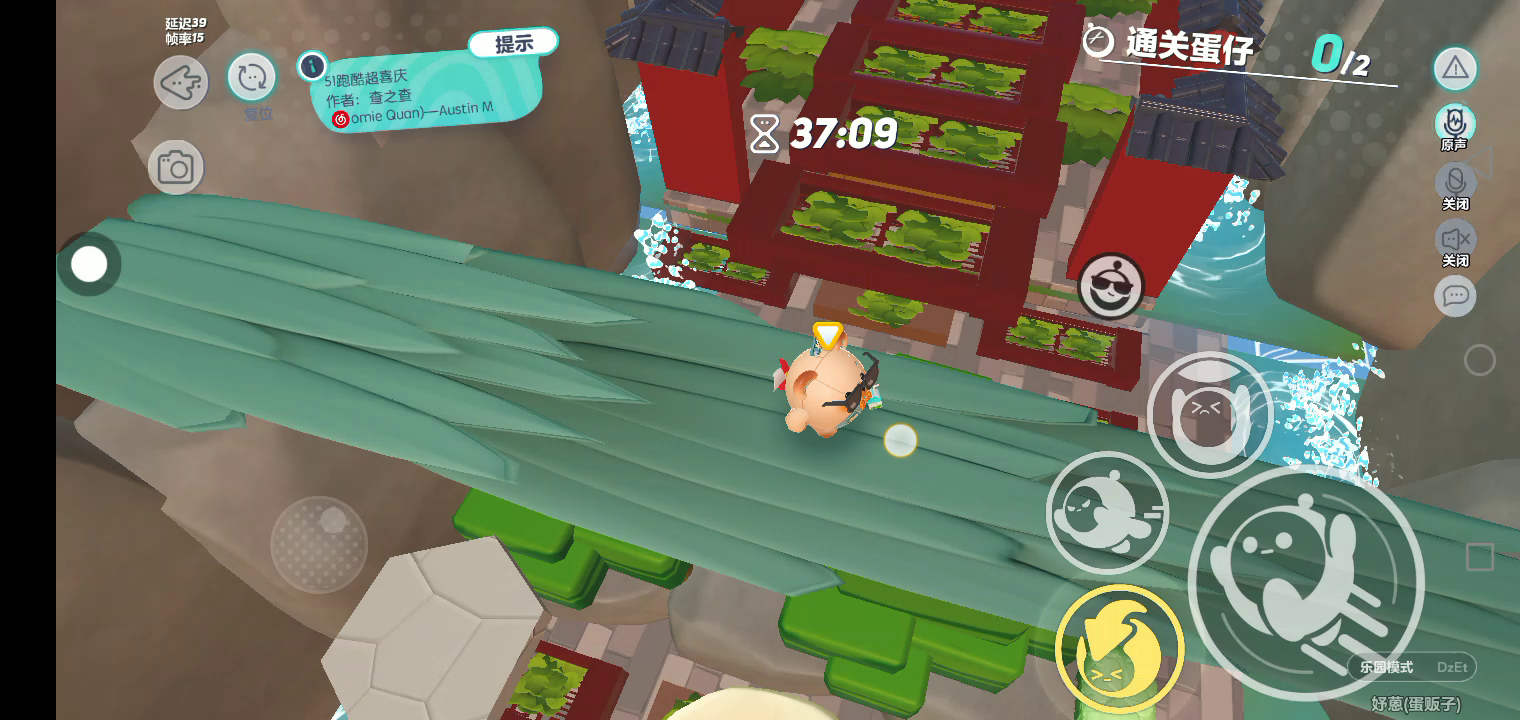Activate the yellow skill button
The height and width of the screenshot is (720, 1520).
point(1119,648)
